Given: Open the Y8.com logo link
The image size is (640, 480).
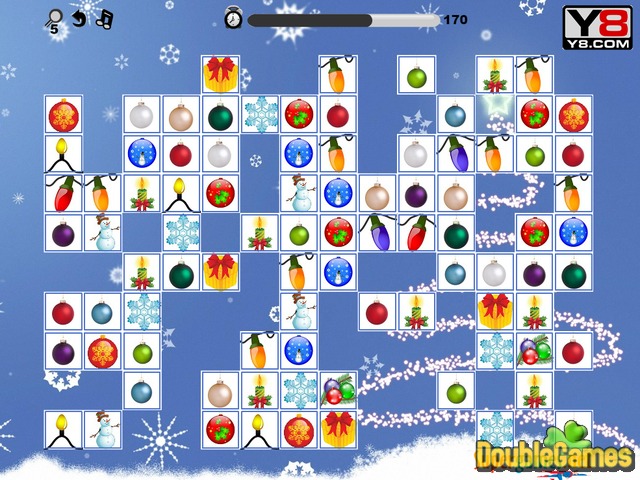Looking at the screenshot, I should point(597,24).
